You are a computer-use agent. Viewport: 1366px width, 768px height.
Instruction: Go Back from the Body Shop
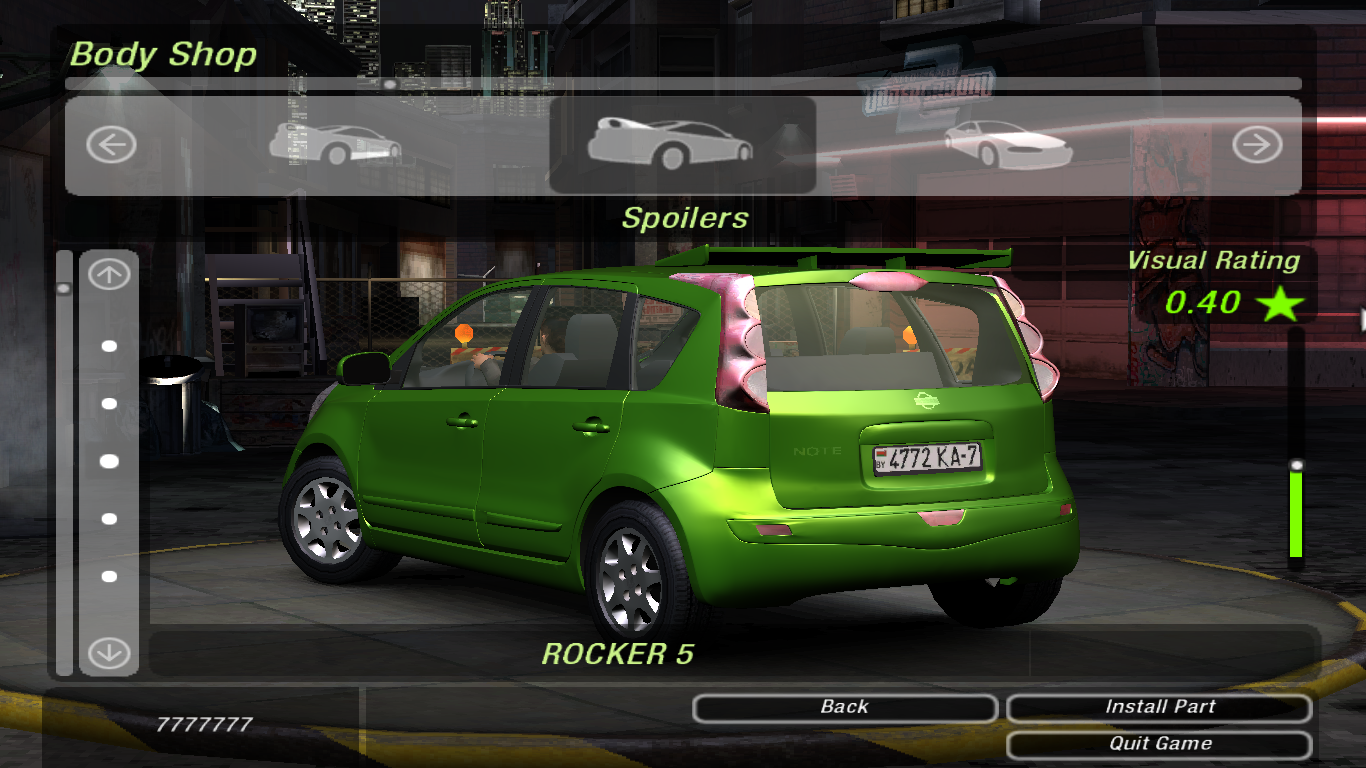click(845, 708)
